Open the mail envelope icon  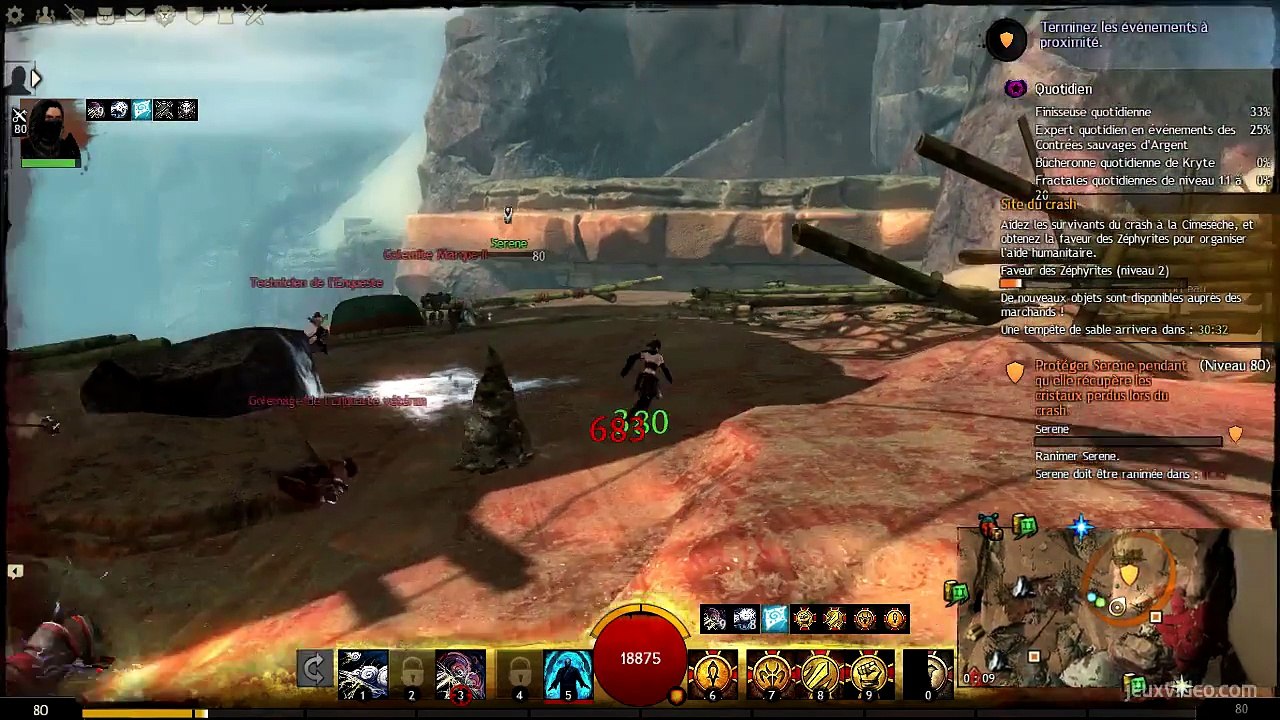(135, 15)
